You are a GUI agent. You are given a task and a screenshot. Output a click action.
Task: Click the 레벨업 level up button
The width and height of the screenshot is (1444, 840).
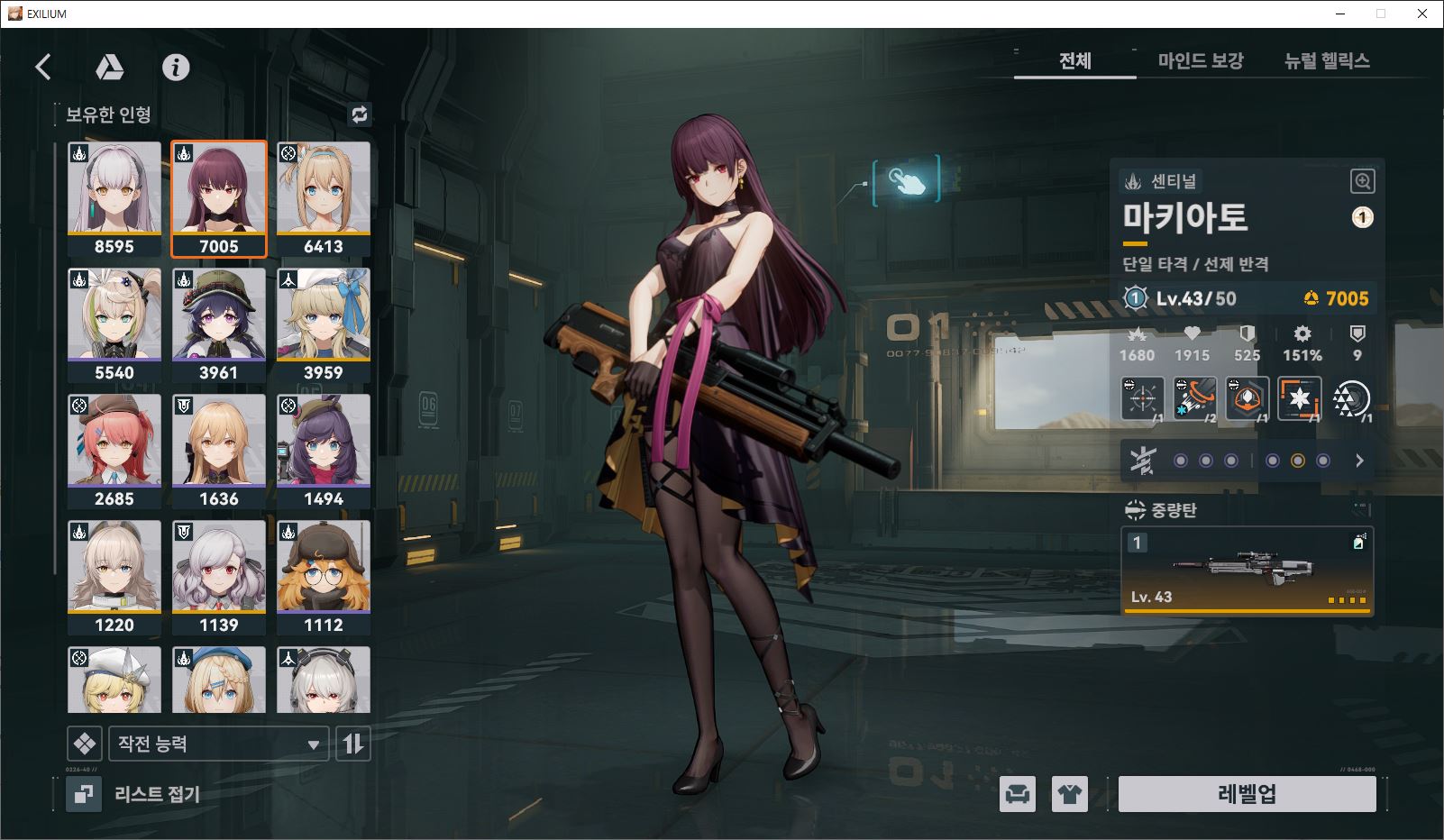pos(1247,794)
